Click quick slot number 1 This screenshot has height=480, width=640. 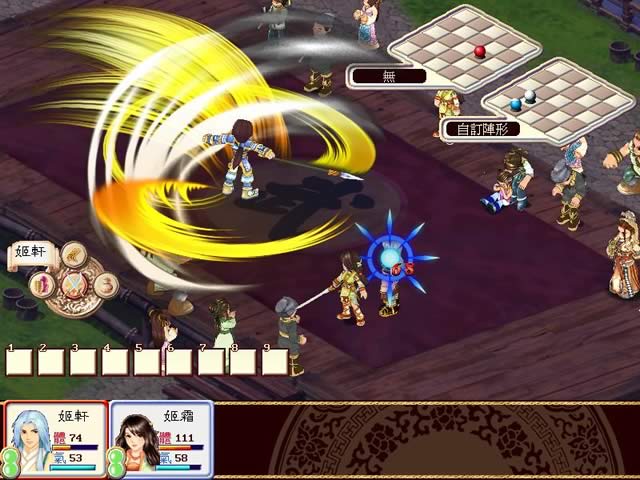[x=19, y=360]
